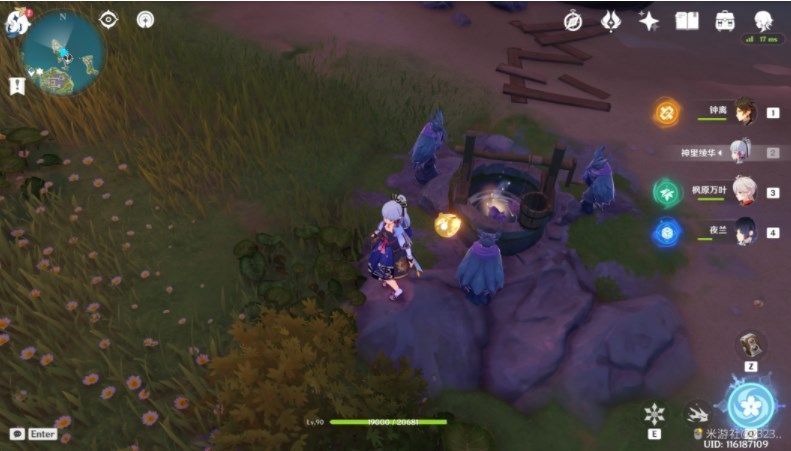
Task: Open the circular minimap
Action: tap(62, 54)
